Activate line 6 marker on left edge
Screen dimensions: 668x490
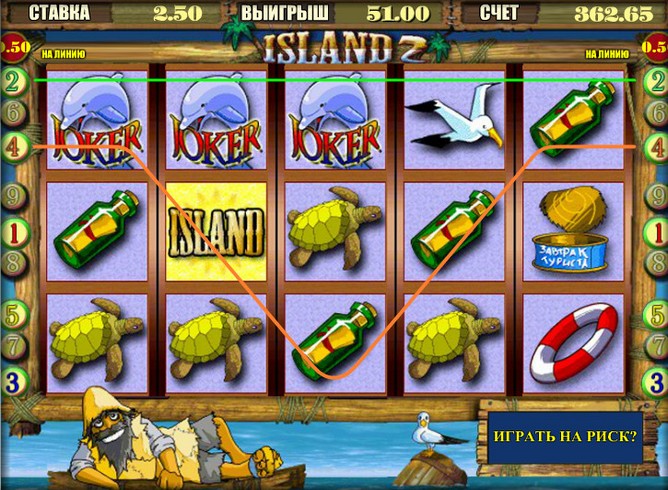pos(13,113)
